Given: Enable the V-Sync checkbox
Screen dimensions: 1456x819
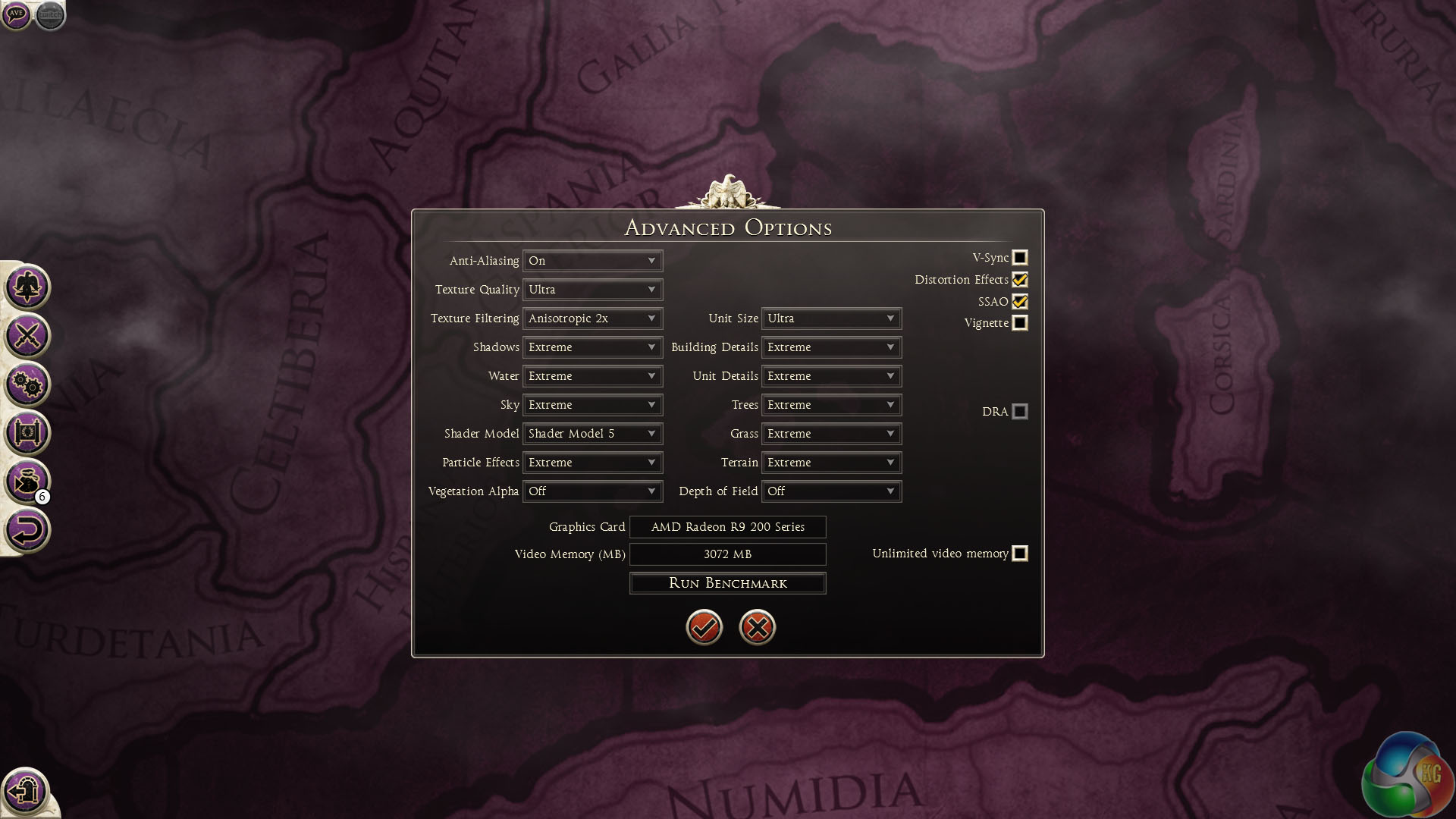Looking at the screenshot, I should [x=1020, y=258].
